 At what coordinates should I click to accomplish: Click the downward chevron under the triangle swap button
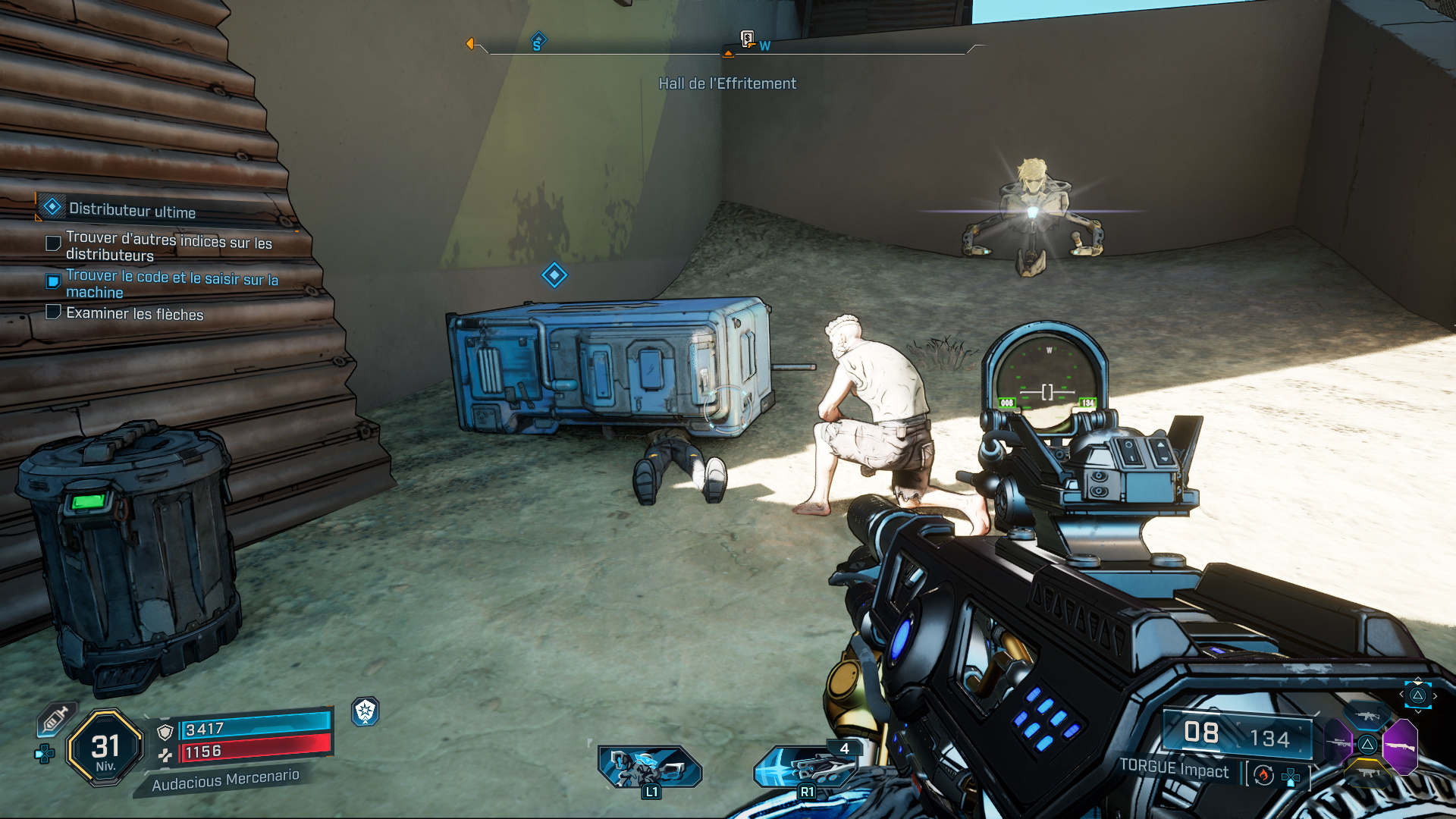click(1418, 712)
